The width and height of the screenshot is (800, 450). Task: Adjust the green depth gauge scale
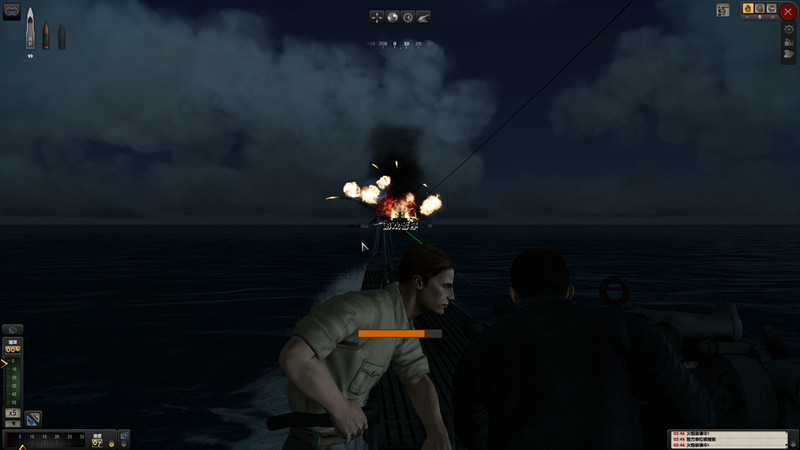[13, 380]
